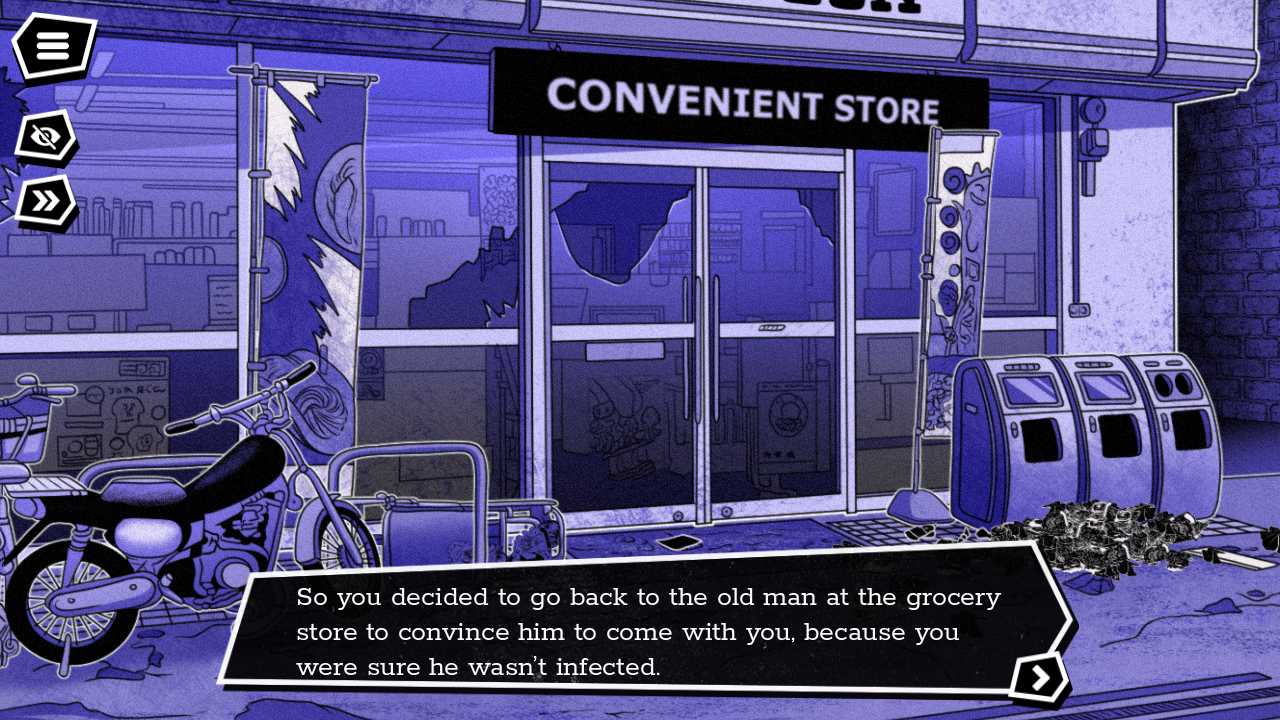This screenshot has width=1280, height=720.
Task: Advance dialogue with the chevron arrow
Action: [1040, 678]
